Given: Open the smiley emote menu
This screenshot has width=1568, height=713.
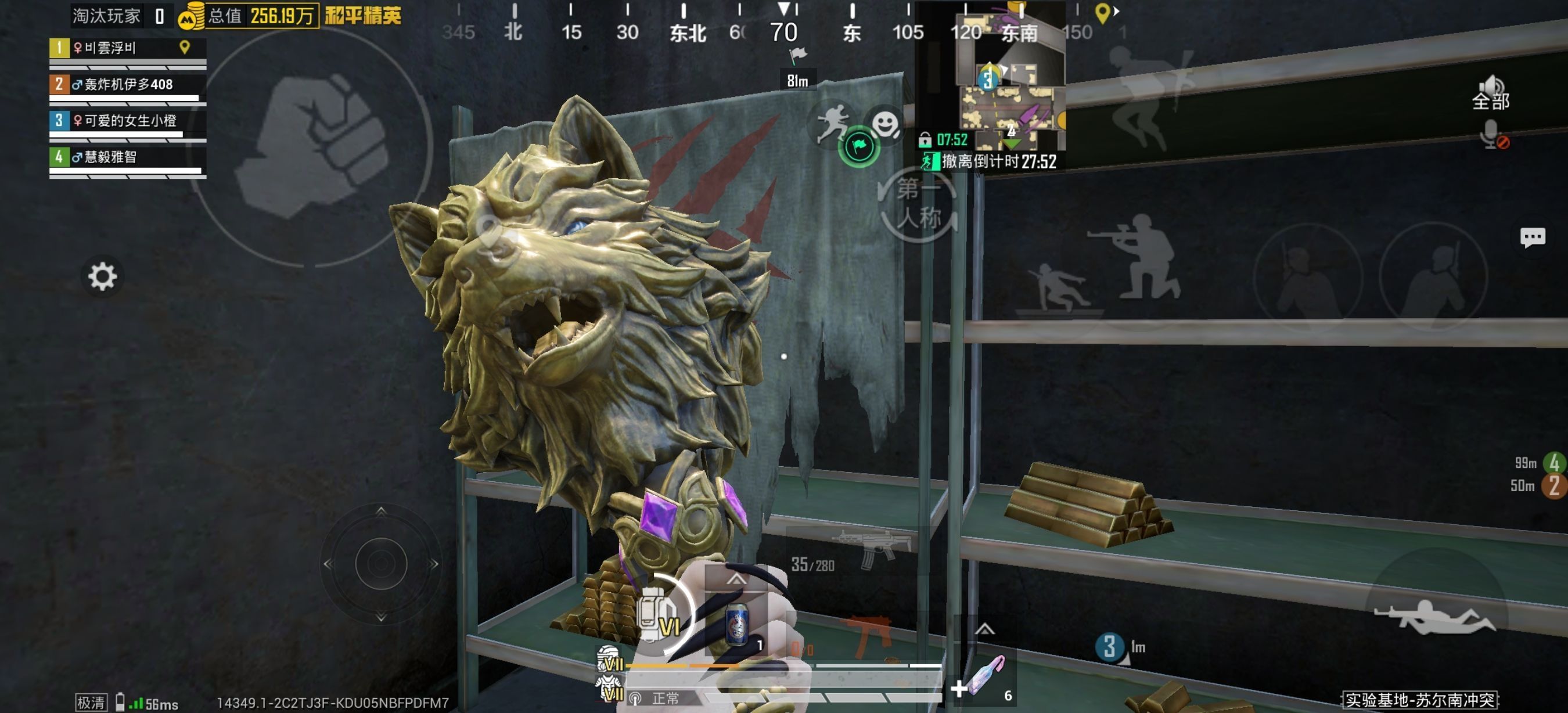Looking at the screenshot, I should pos(885,124).
